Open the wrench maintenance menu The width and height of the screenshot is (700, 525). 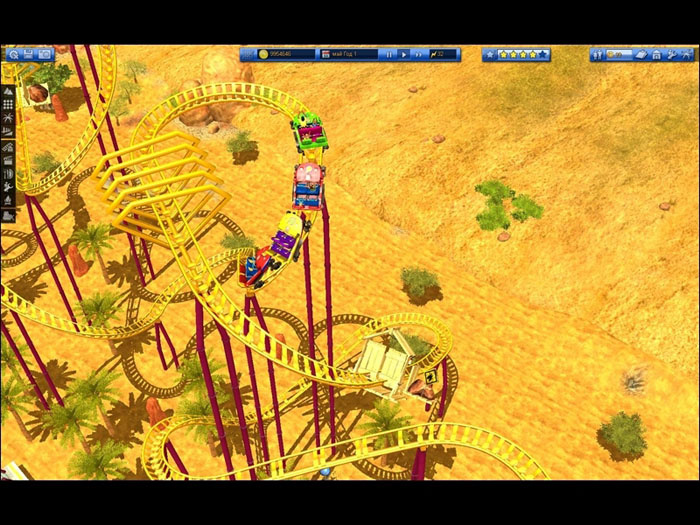point(670,55)
